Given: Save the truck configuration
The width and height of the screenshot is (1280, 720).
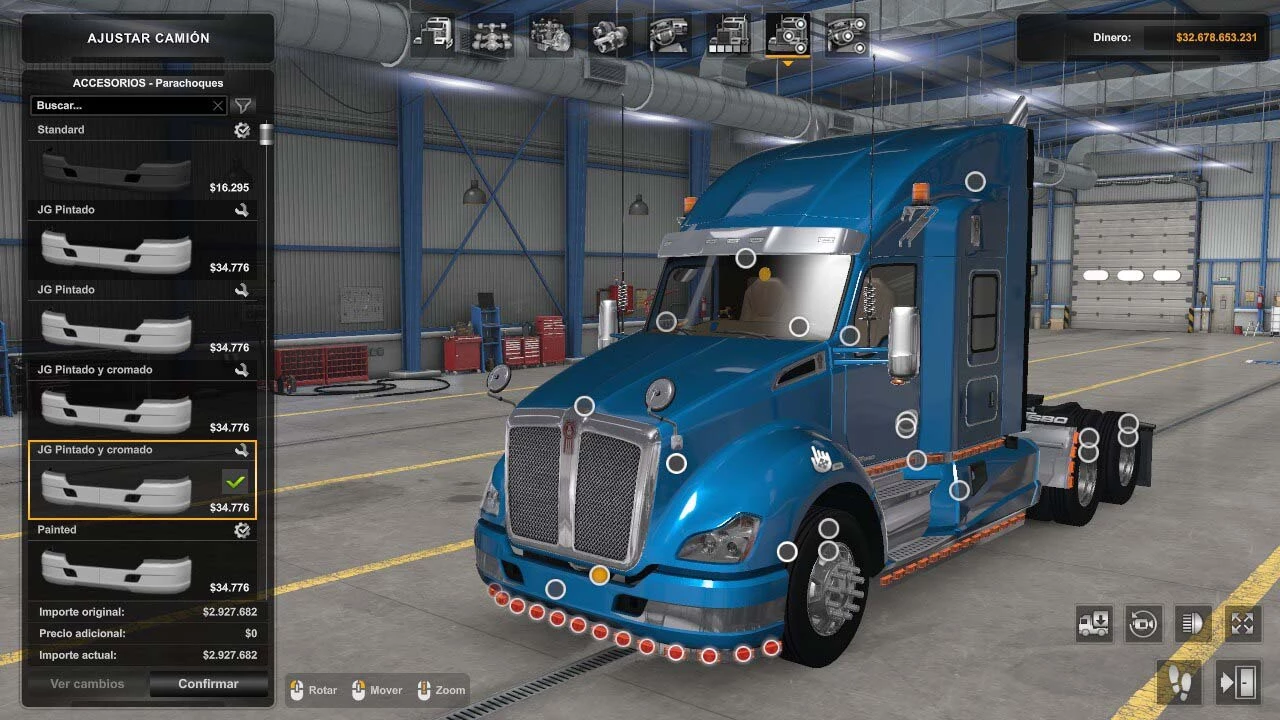Looking at the screenshot, I should 1093,623.
